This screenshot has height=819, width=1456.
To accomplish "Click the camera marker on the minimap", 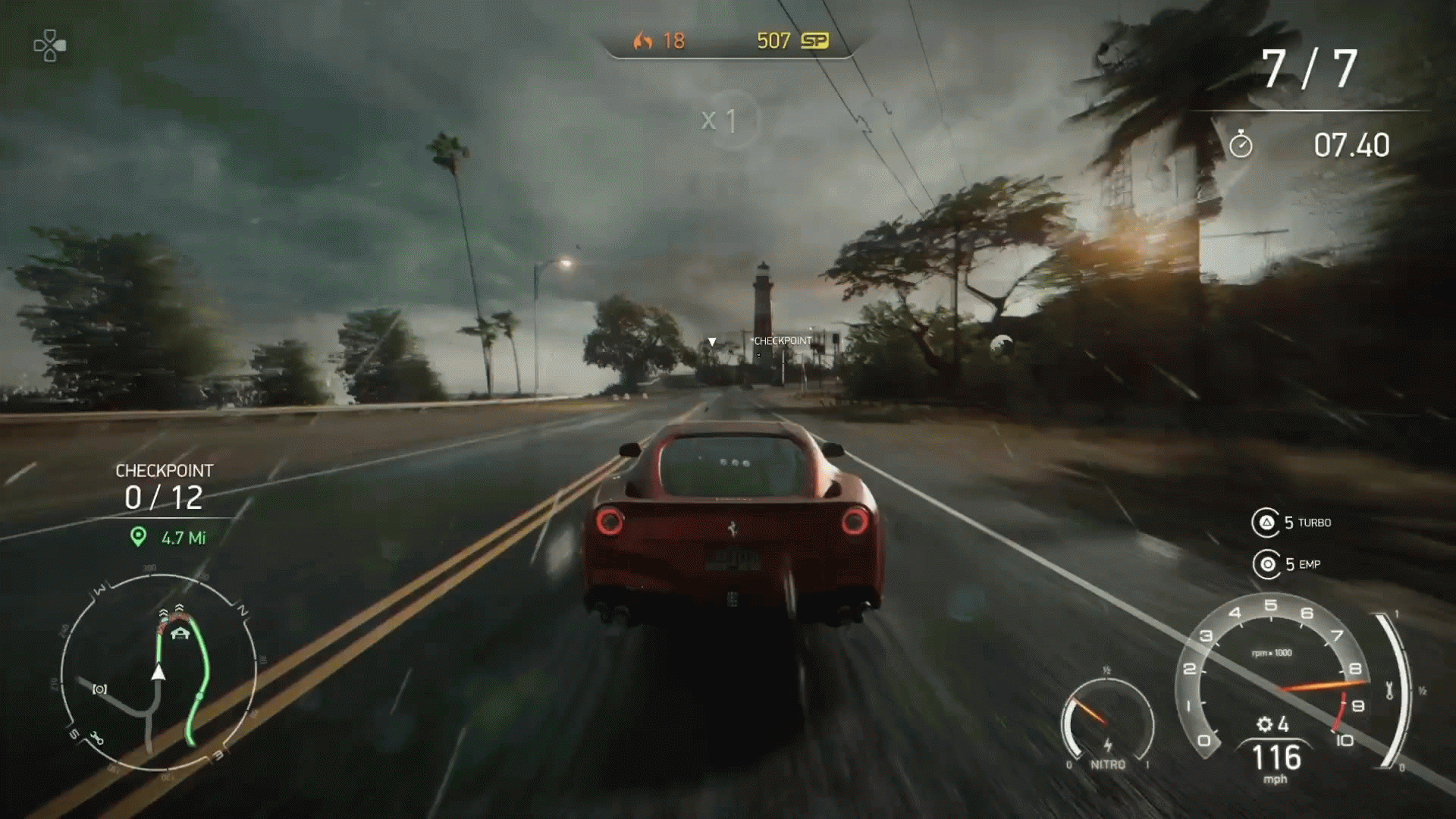I will pos(99,689).
